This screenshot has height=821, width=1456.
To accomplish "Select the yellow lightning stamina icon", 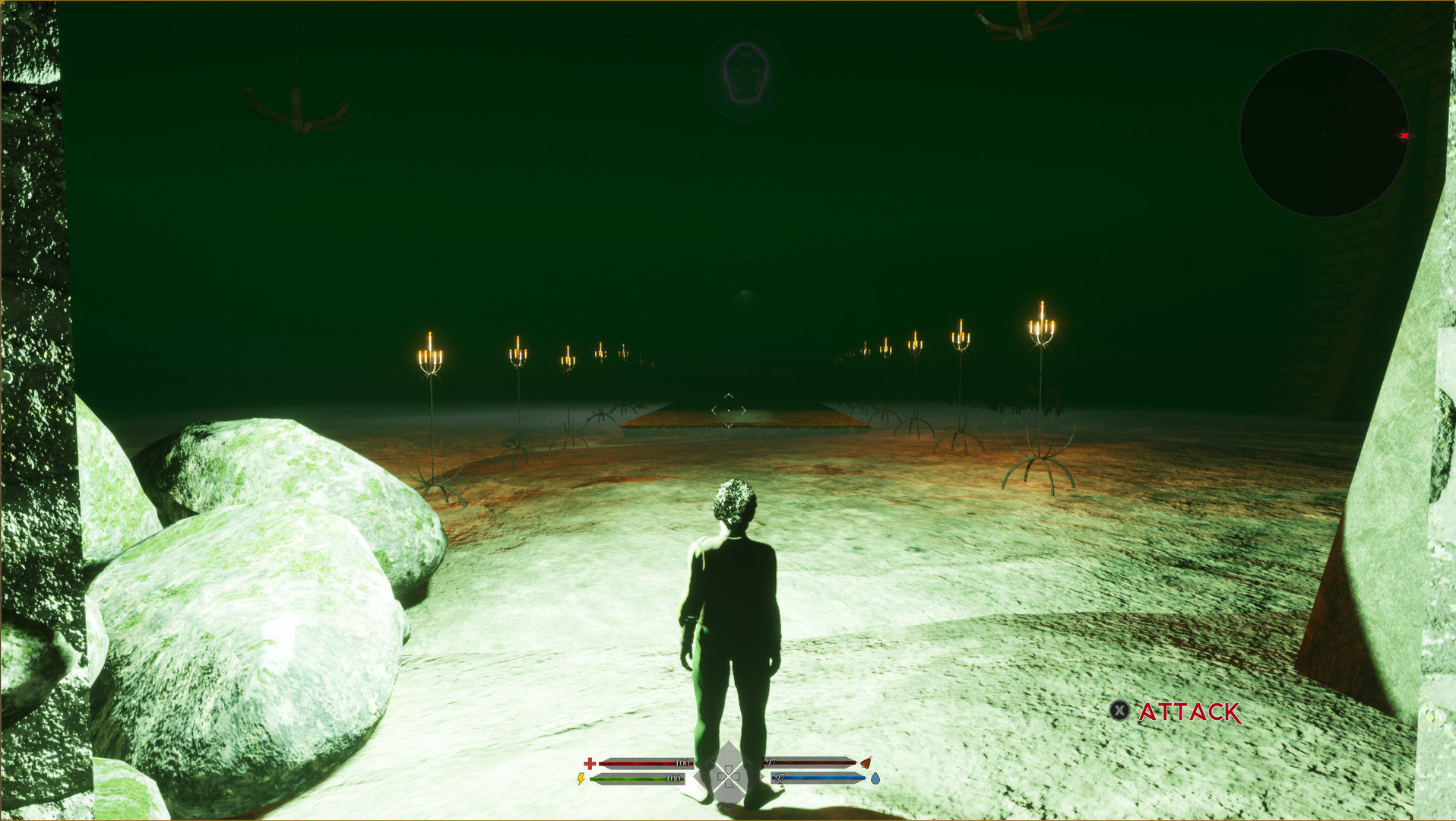I will tap(581, 780).
